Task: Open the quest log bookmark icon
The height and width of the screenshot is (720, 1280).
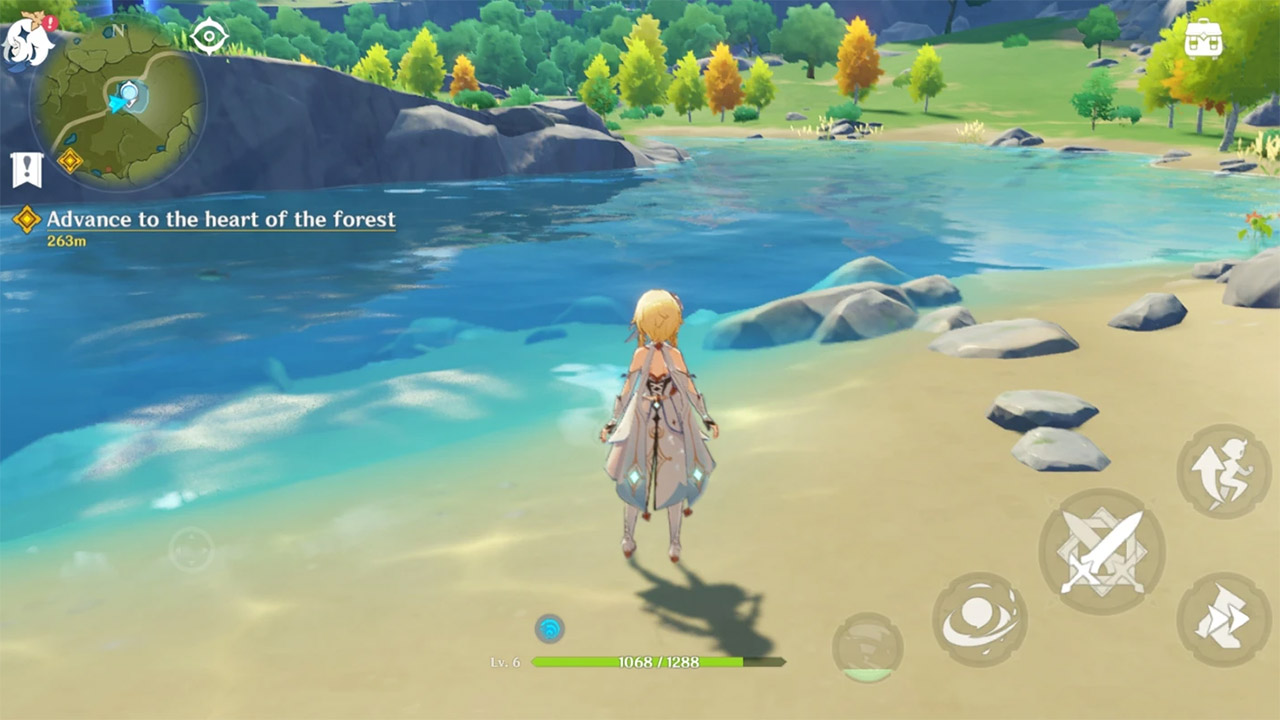Action: click(x=26, y=170)
